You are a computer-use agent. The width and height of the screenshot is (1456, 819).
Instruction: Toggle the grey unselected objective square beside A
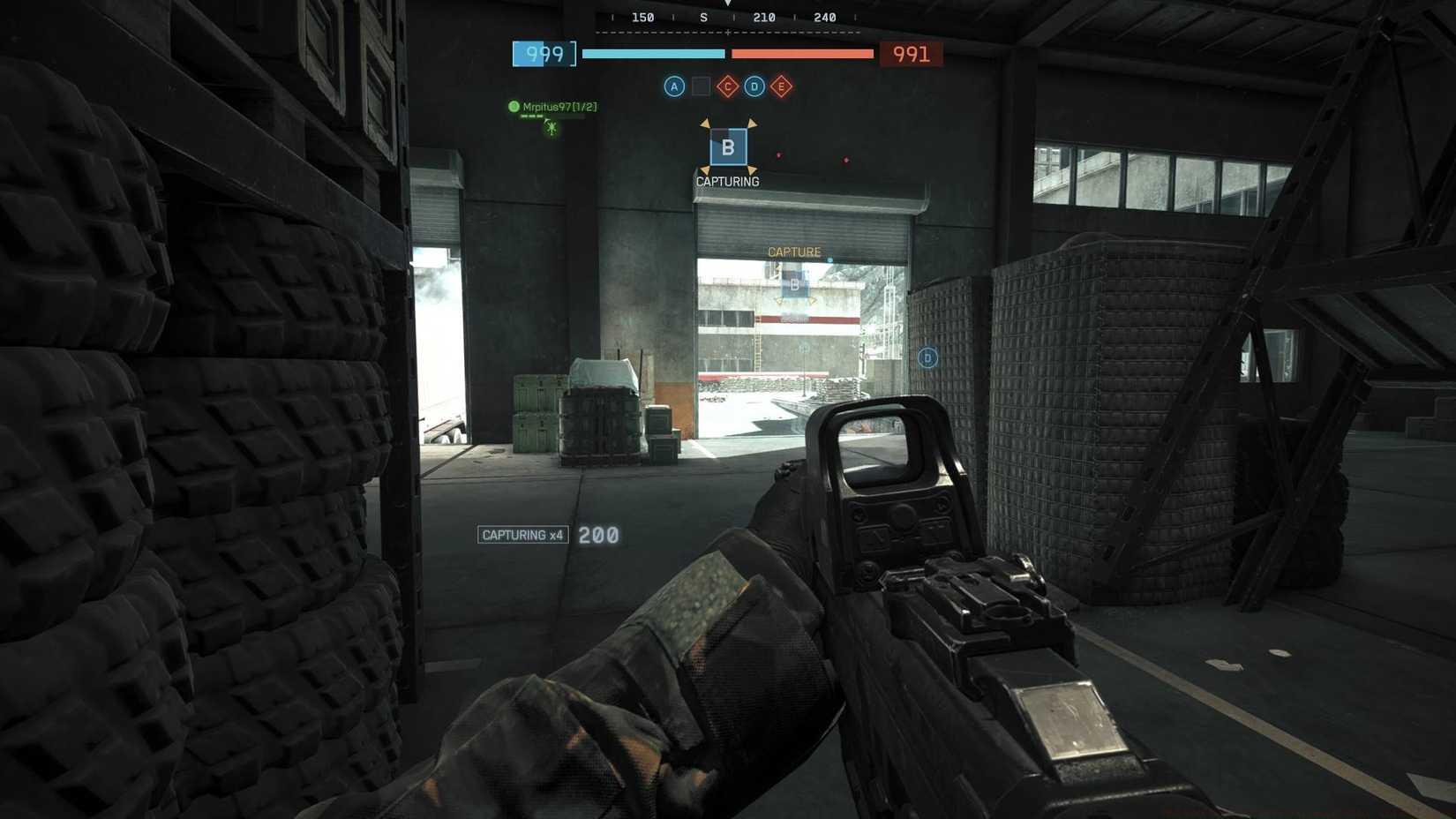coord(701,86)
